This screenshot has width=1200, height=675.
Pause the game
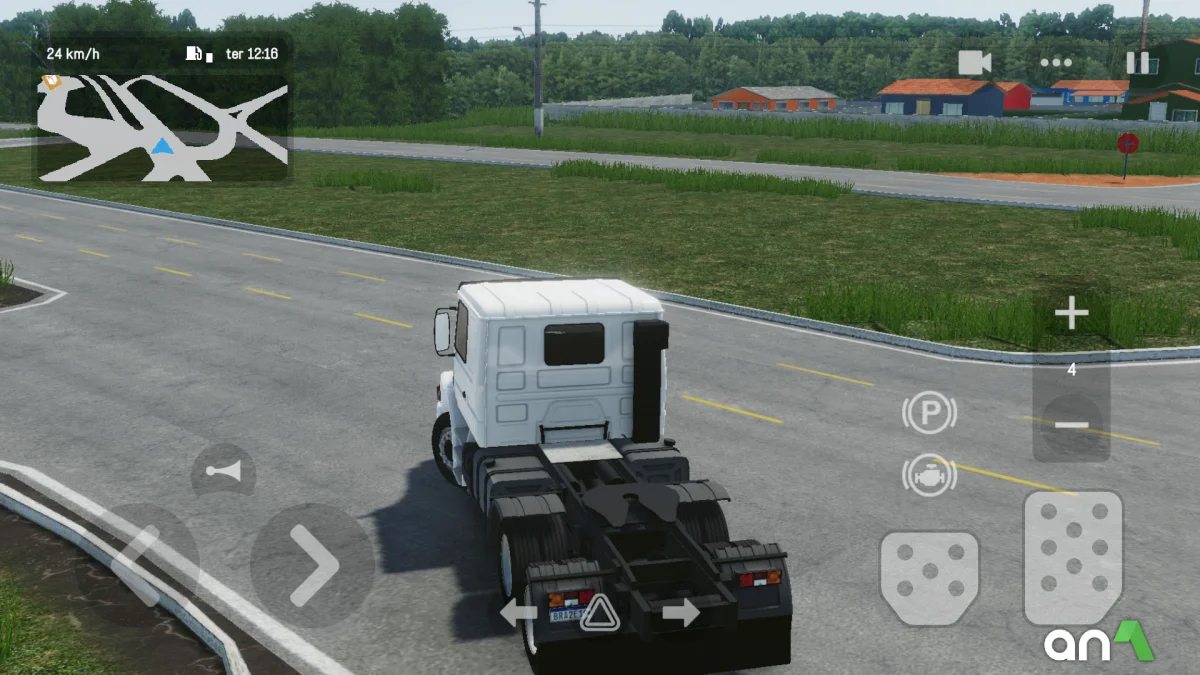pyautogui.click(x=1138, y=63)
